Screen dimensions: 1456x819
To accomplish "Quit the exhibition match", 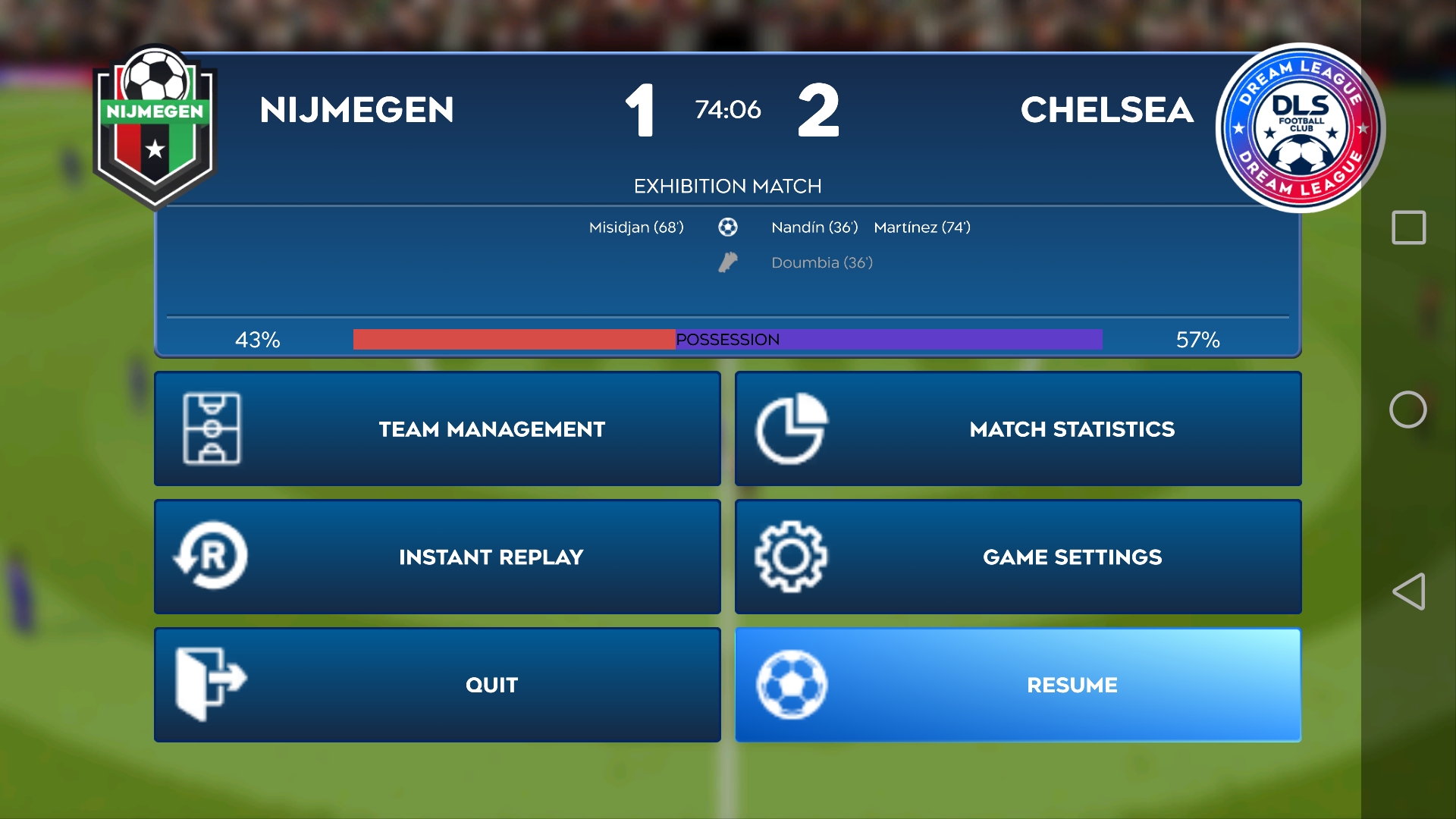I will [x=438, y=685].
